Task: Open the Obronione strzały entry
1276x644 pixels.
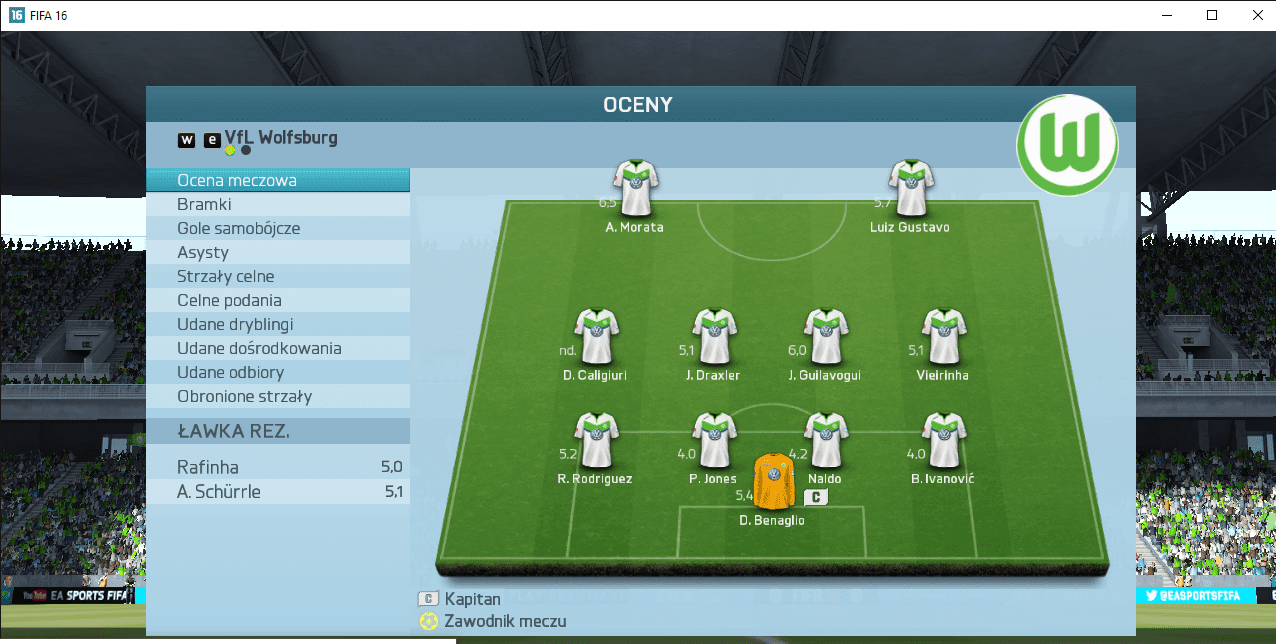Action: [278, 397]
